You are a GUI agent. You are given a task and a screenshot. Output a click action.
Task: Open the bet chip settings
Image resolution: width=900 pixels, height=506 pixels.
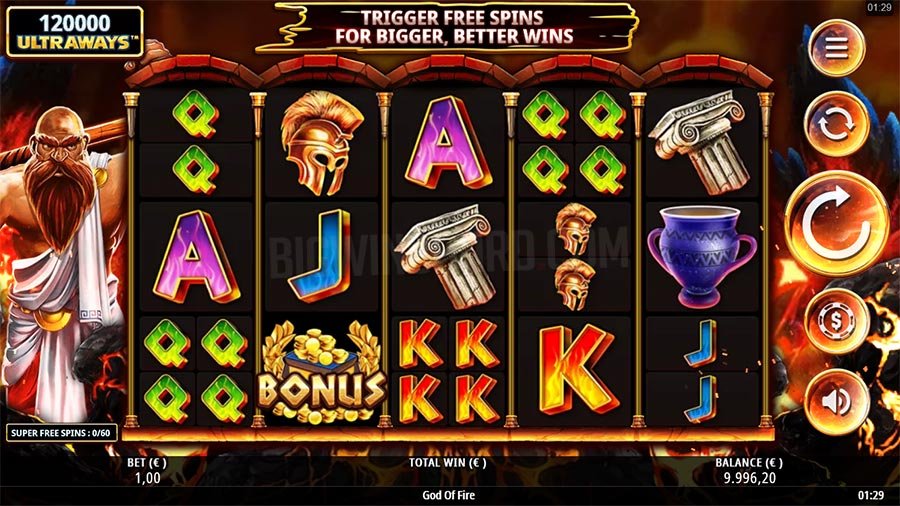(x=836, y=321)
